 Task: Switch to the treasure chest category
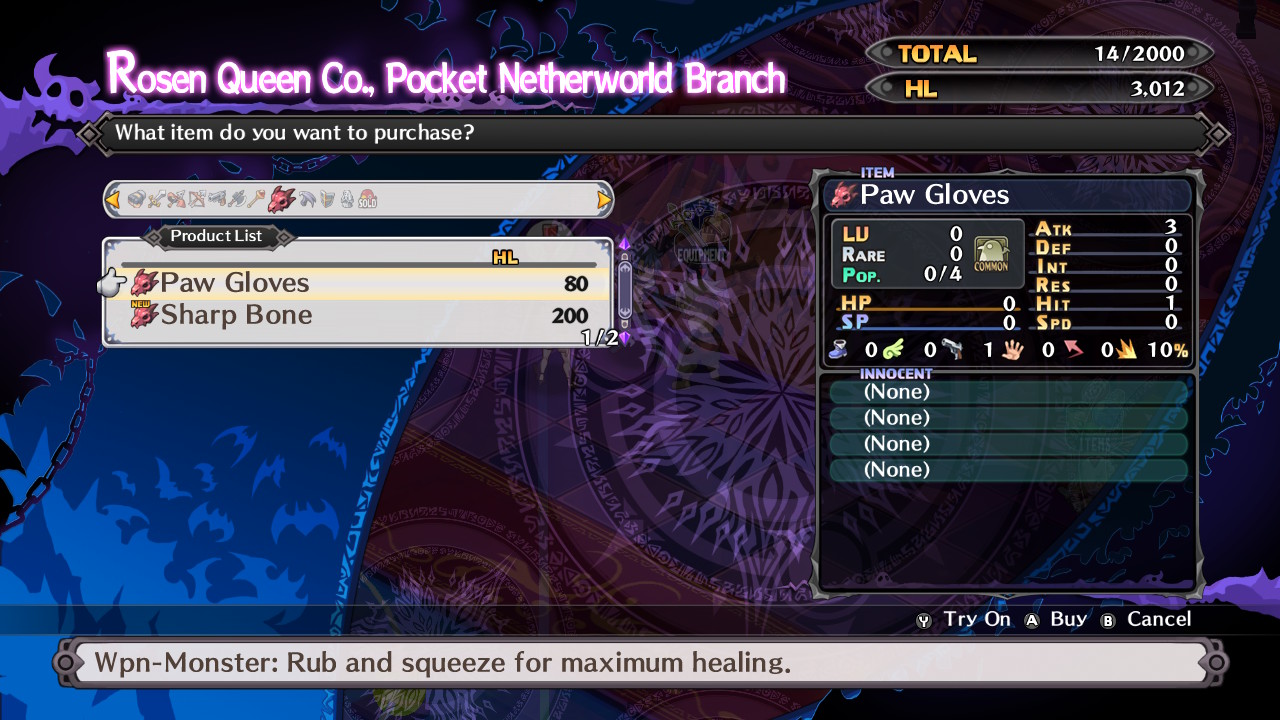click(x=138, y=200)
